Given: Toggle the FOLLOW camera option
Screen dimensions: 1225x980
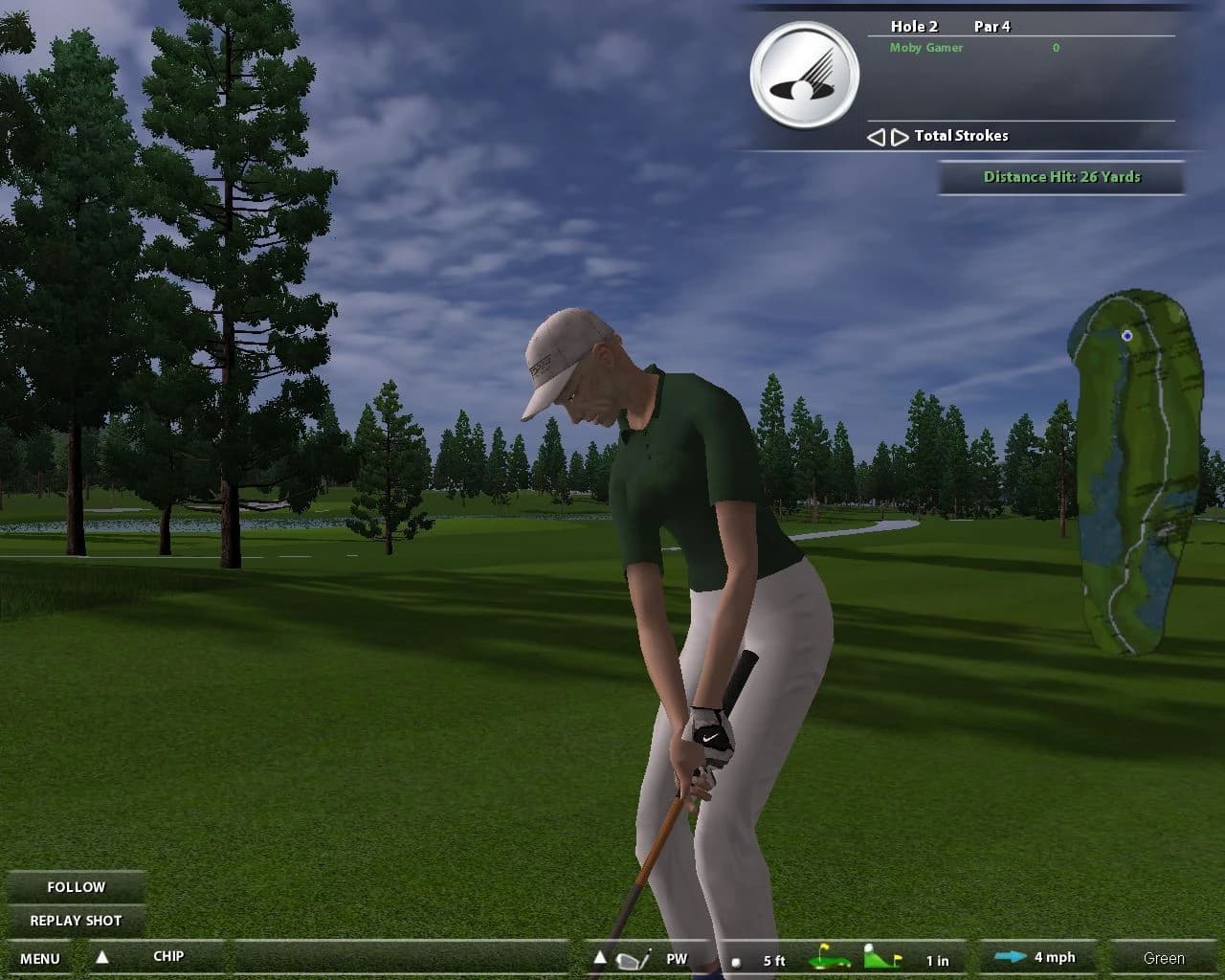Looking at the screenshot, I should pos(77,887).
